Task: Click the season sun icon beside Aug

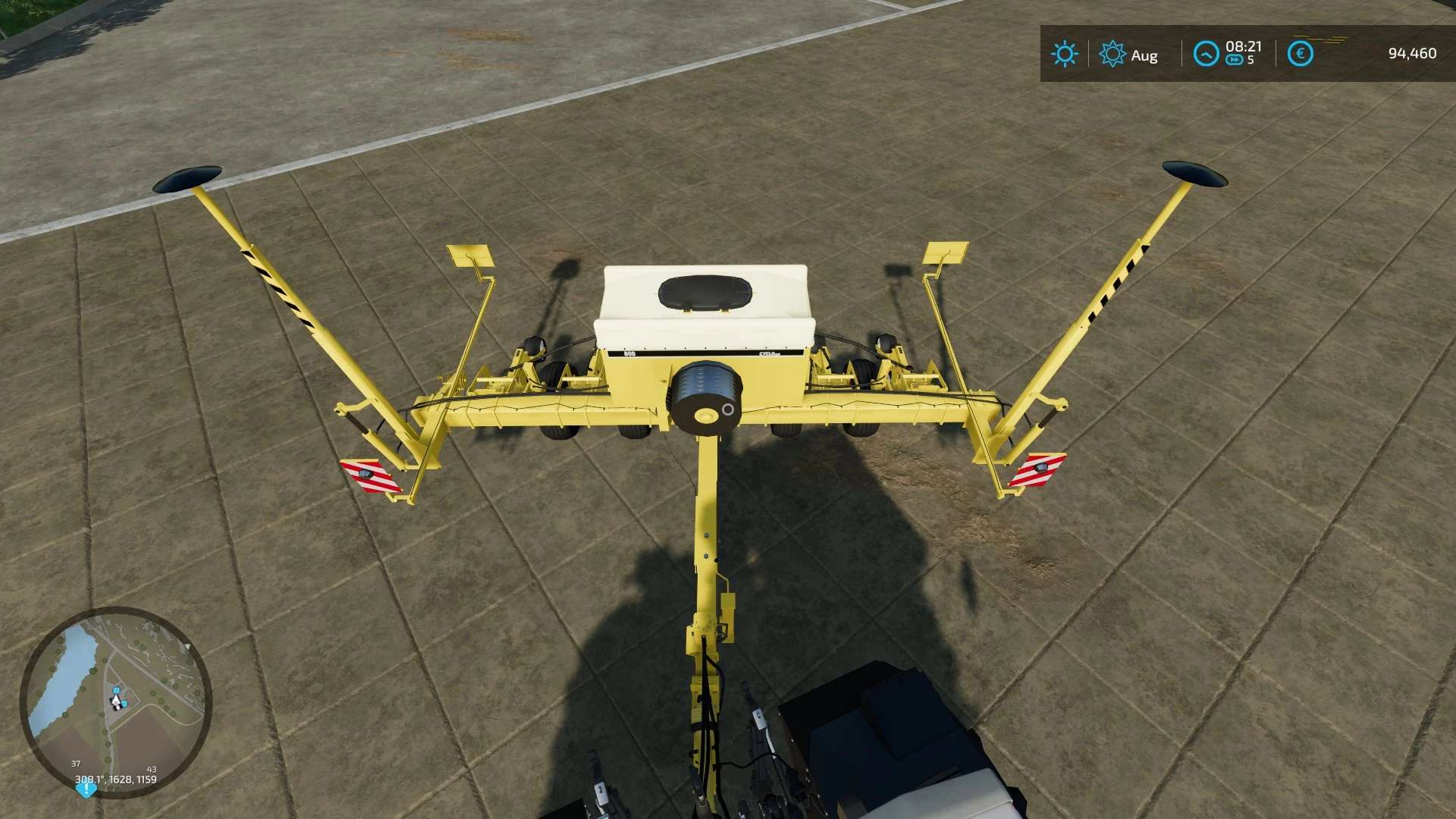Action: (x=1112, y=54)
